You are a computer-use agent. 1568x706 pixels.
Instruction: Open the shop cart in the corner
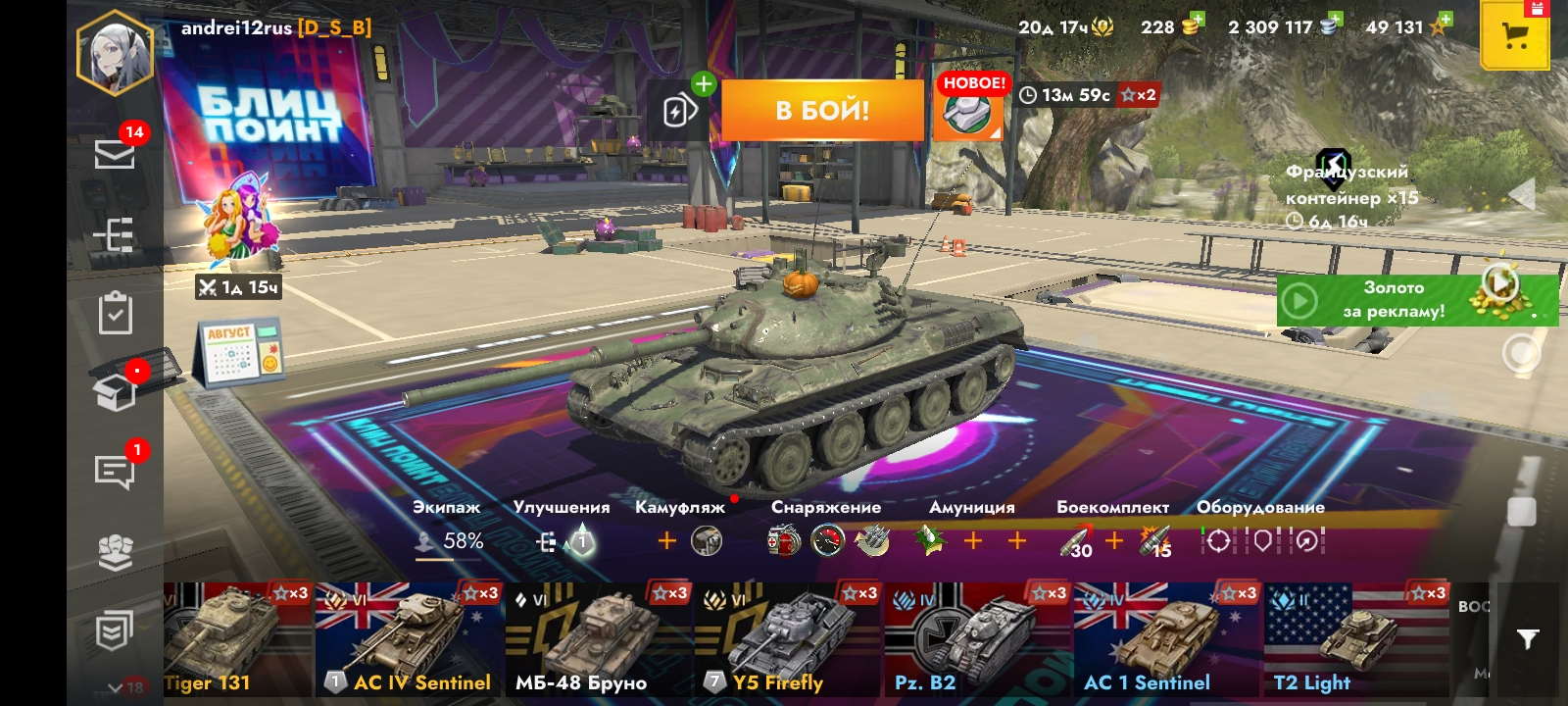pos(1514,36)
